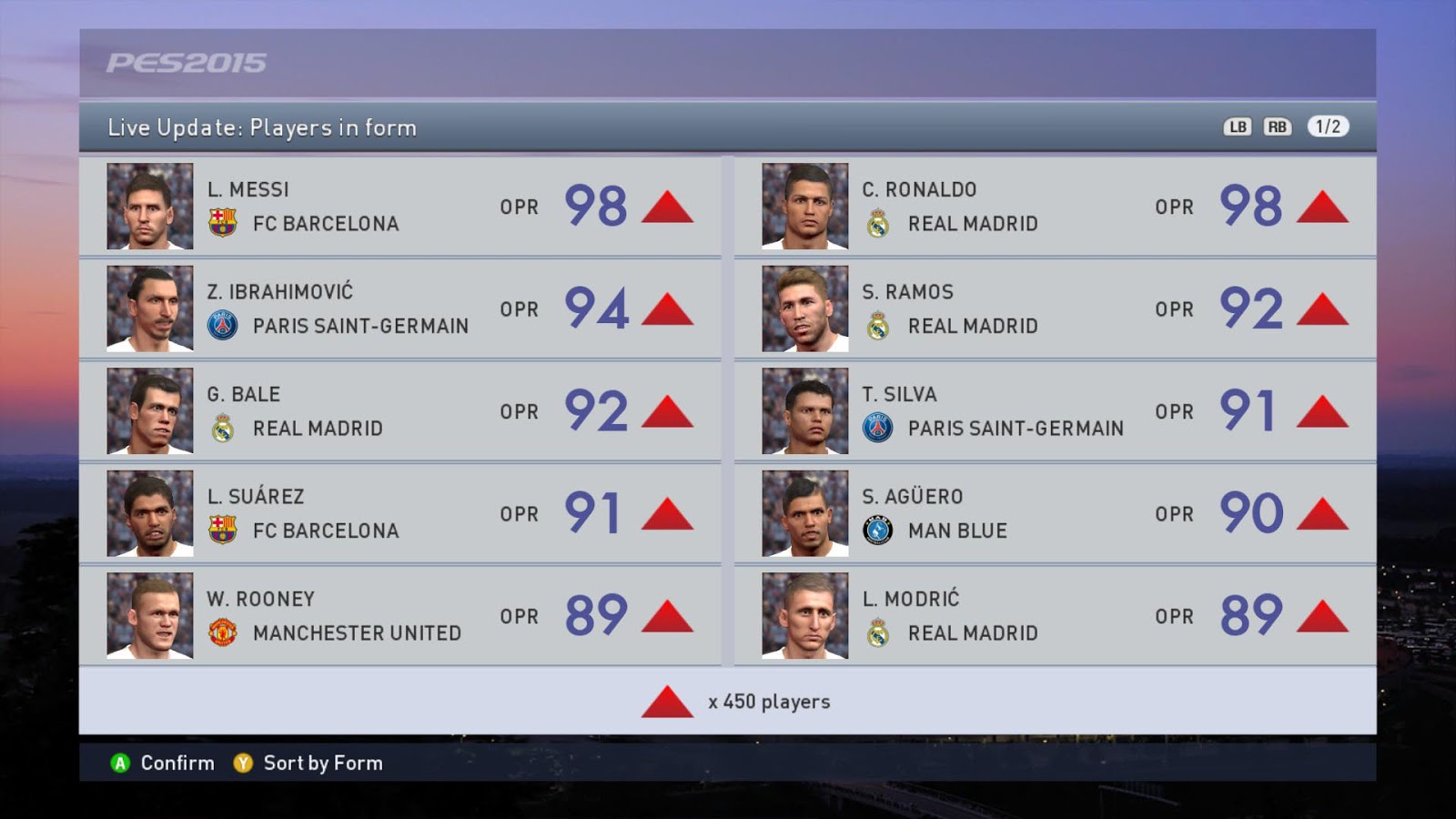Click the RB shoulder button icon
The height and width of the screenshot is (819, 1456).
pyautogui.click(x=1276, y=127)
